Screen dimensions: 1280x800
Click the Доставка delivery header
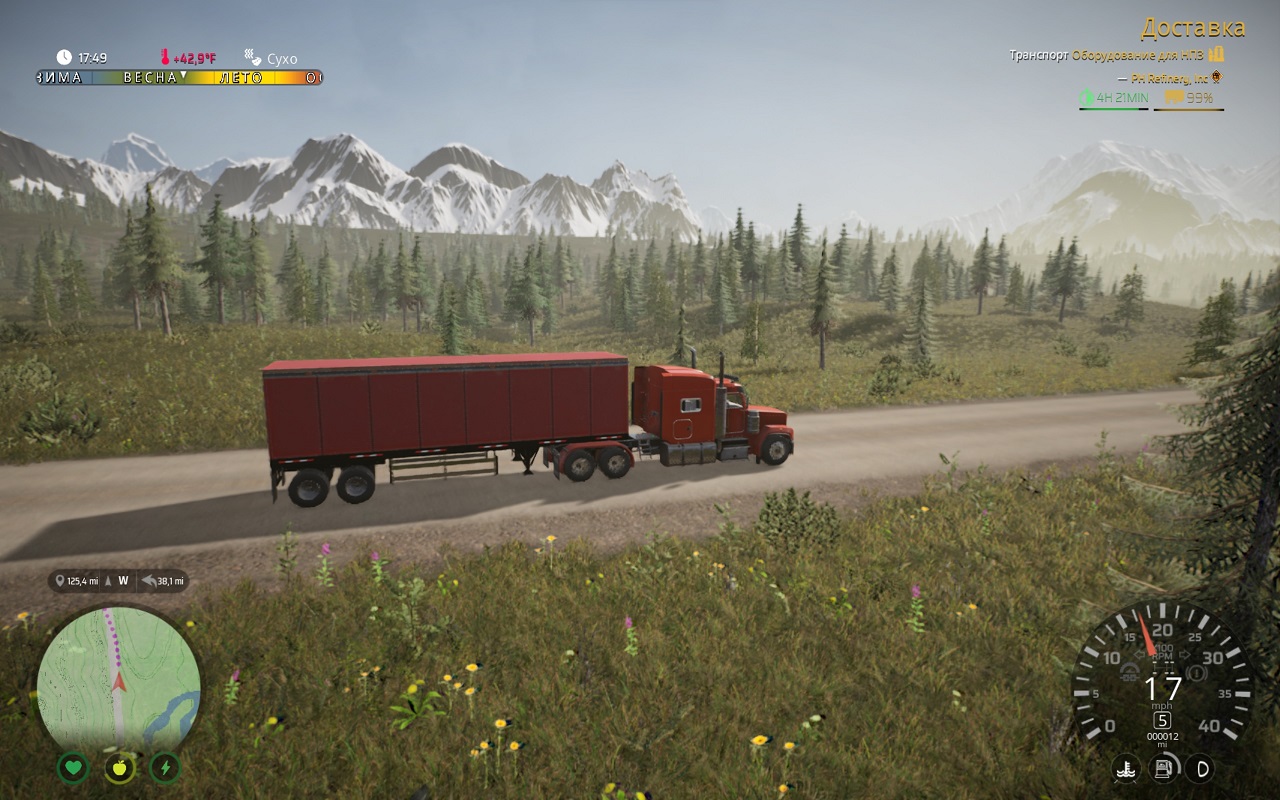[1195, 29]
